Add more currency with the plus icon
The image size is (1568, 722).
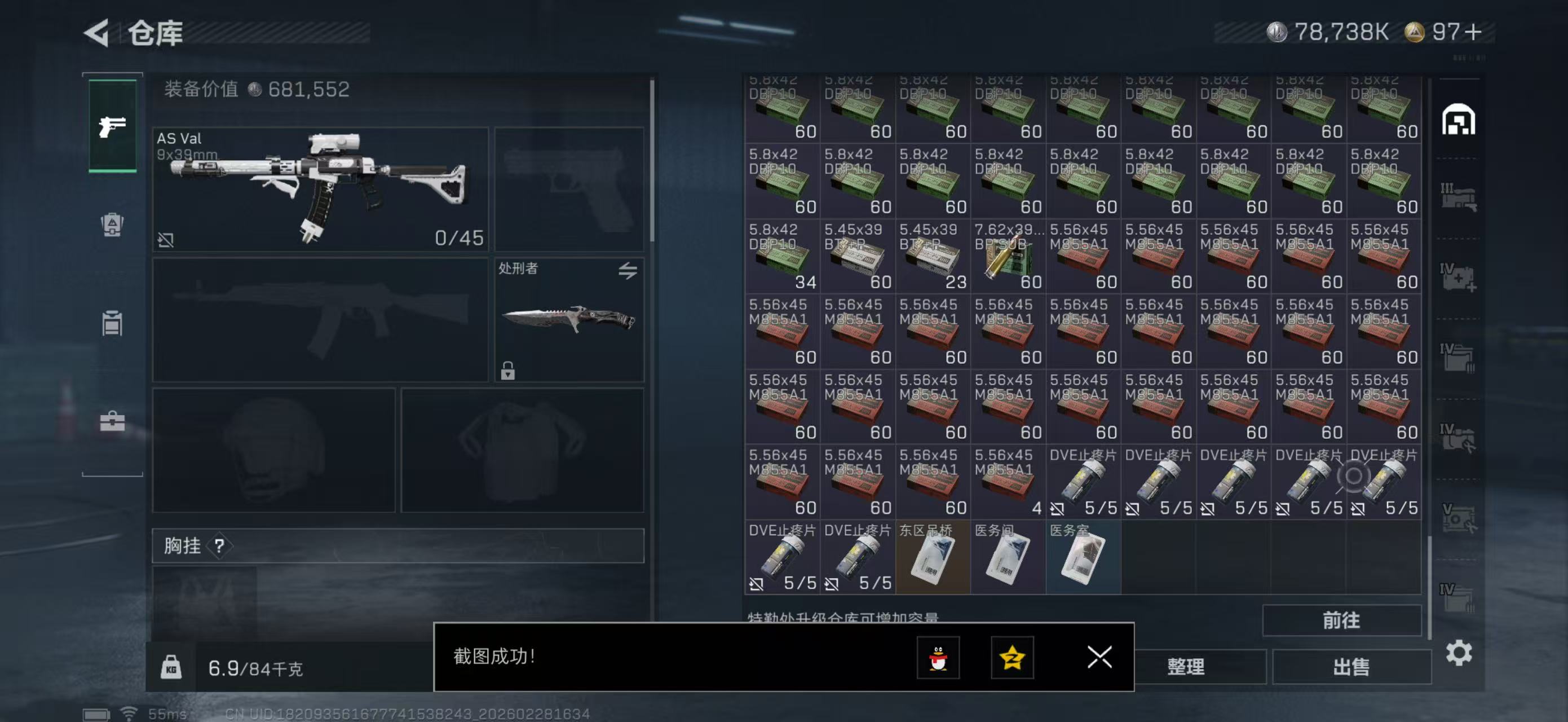[x=1473, y=32]
